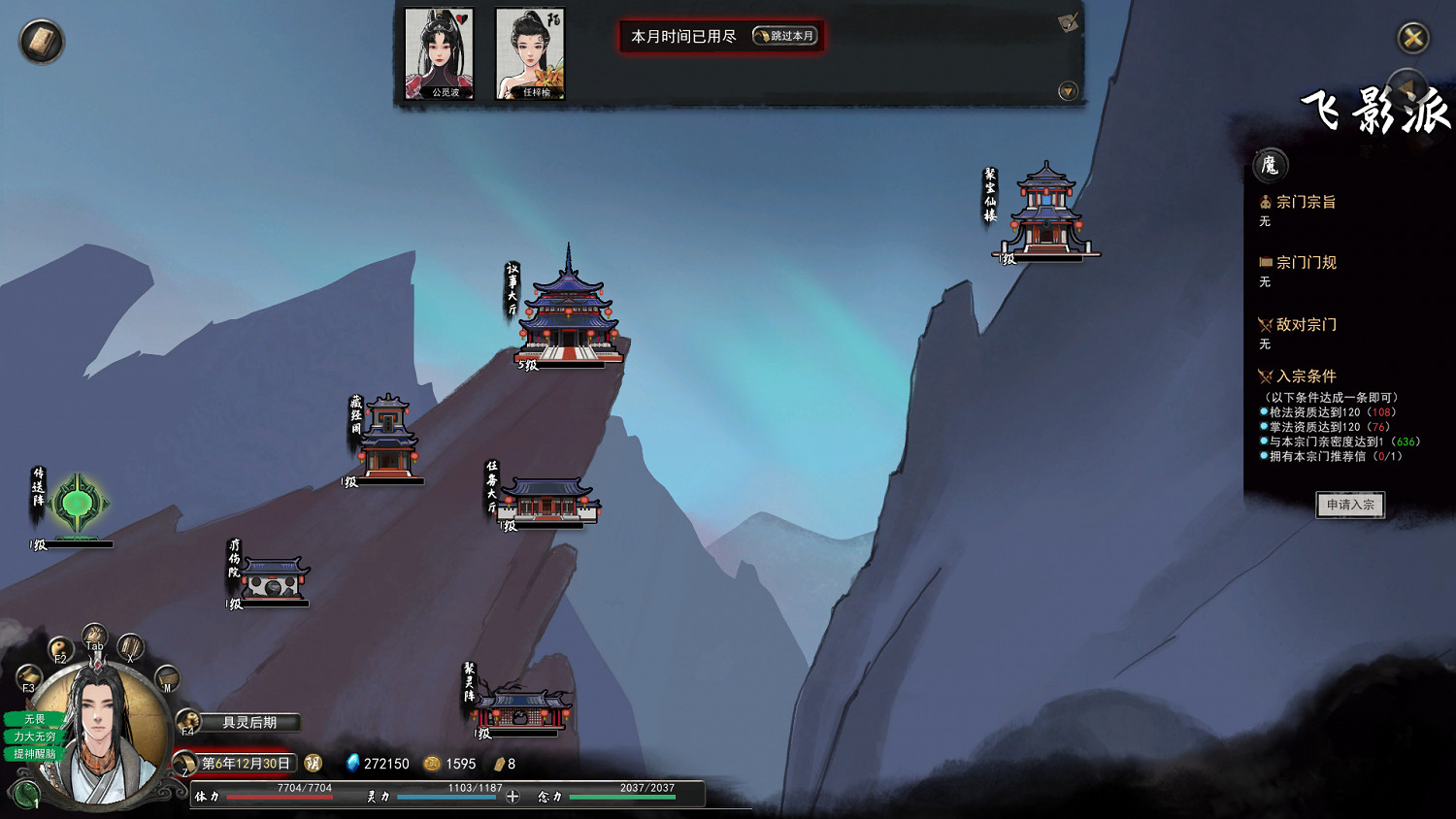Enter the 议事大厅 main hall building
The height and width of the screenshot is (819, 1456).
569,315
